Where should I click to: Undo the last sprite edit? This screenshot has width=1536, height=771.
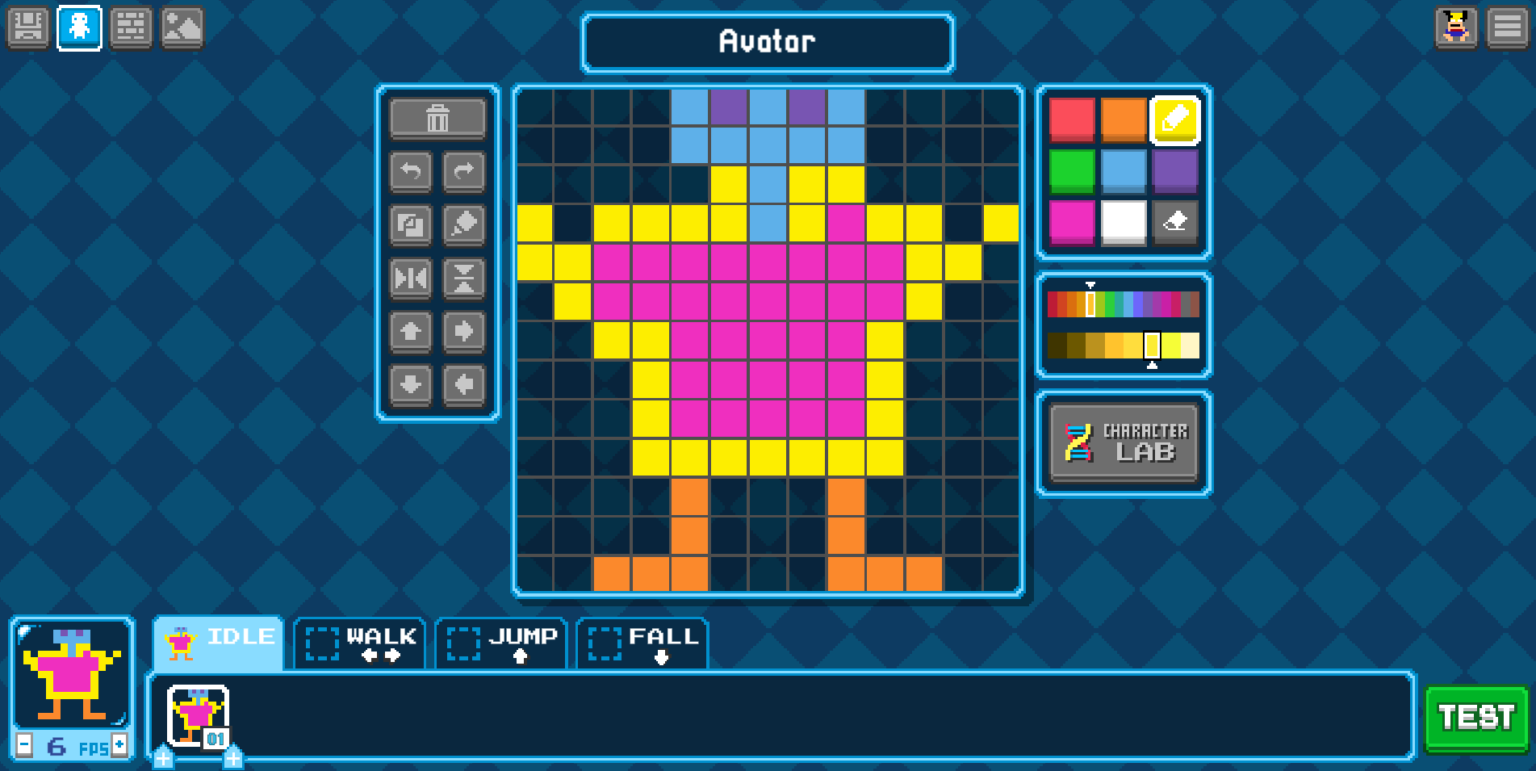point(410,171)
